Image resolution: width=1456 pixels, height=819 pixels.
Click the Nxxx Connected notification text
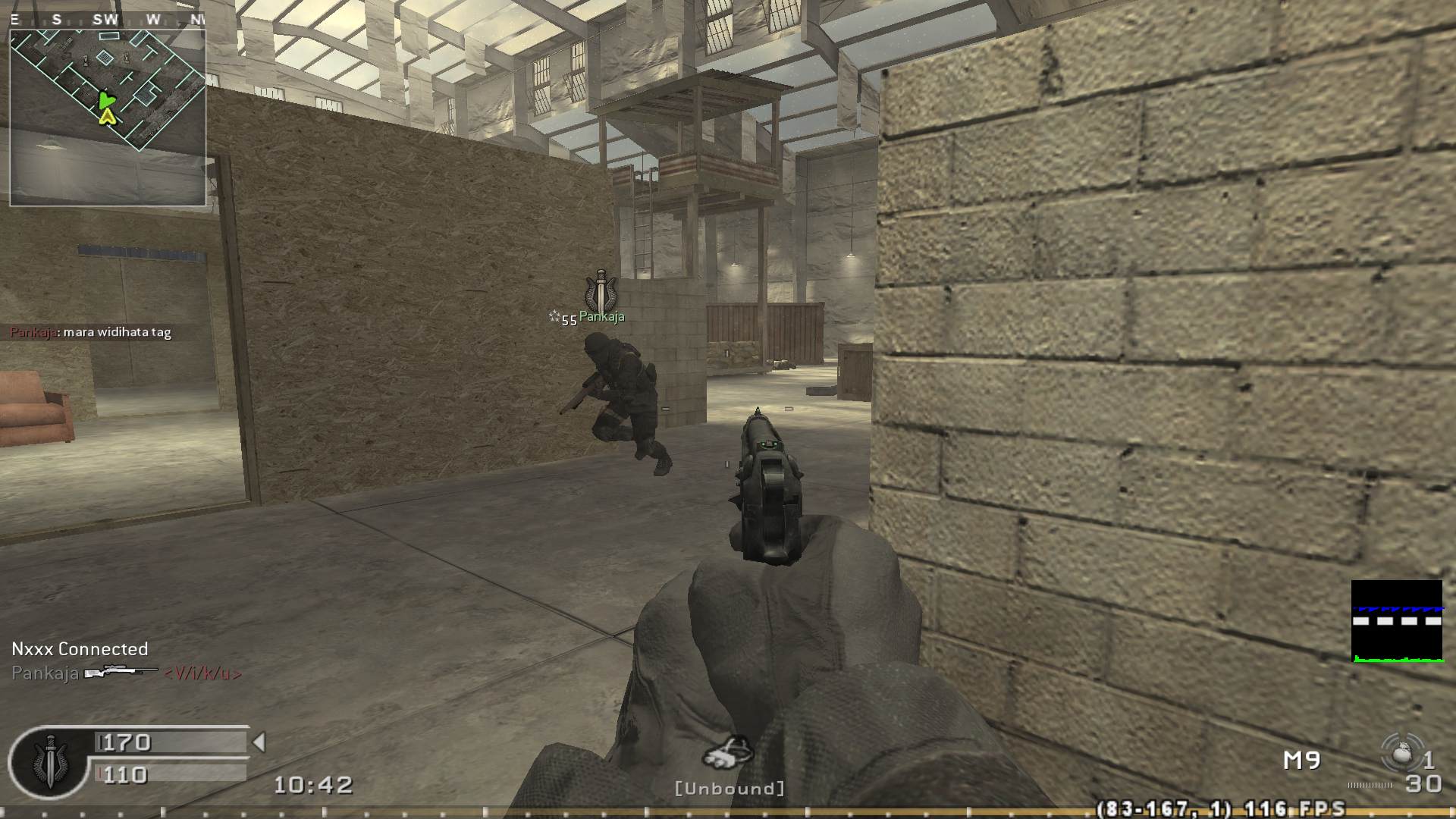(x=78, y=649)
